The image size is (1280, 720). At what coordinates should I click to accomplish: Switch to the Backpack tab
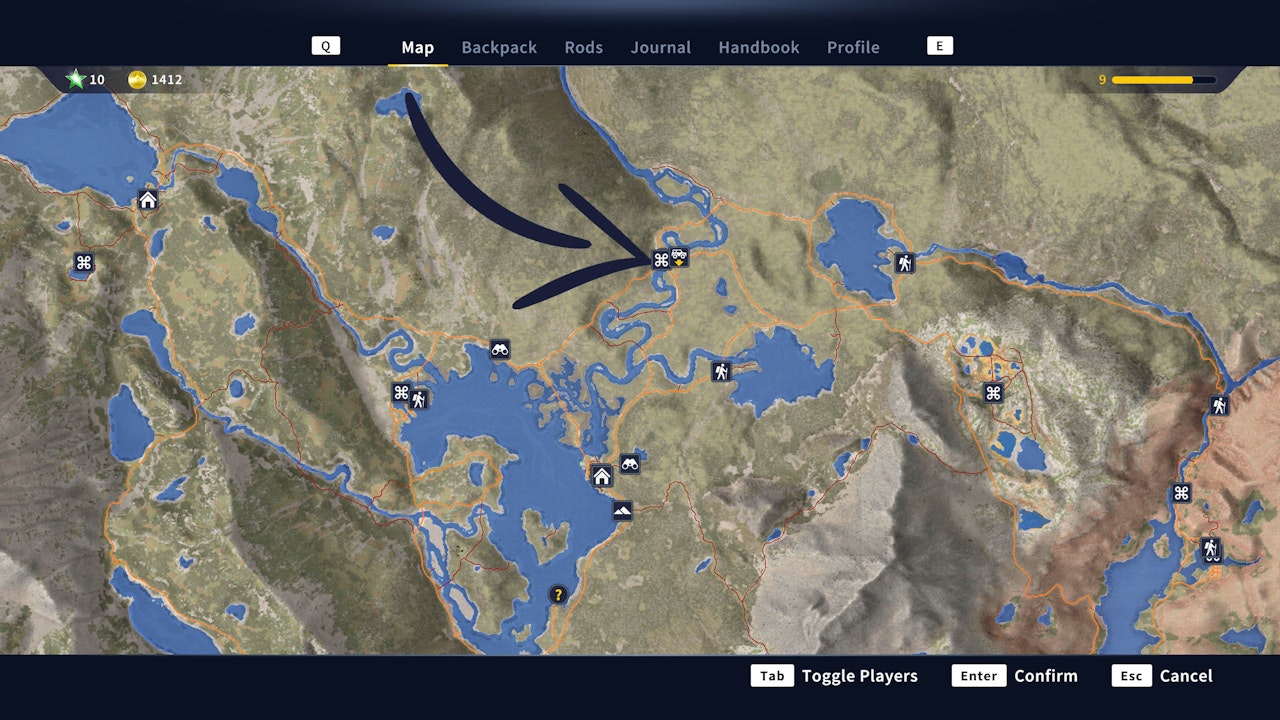point(498,47)
